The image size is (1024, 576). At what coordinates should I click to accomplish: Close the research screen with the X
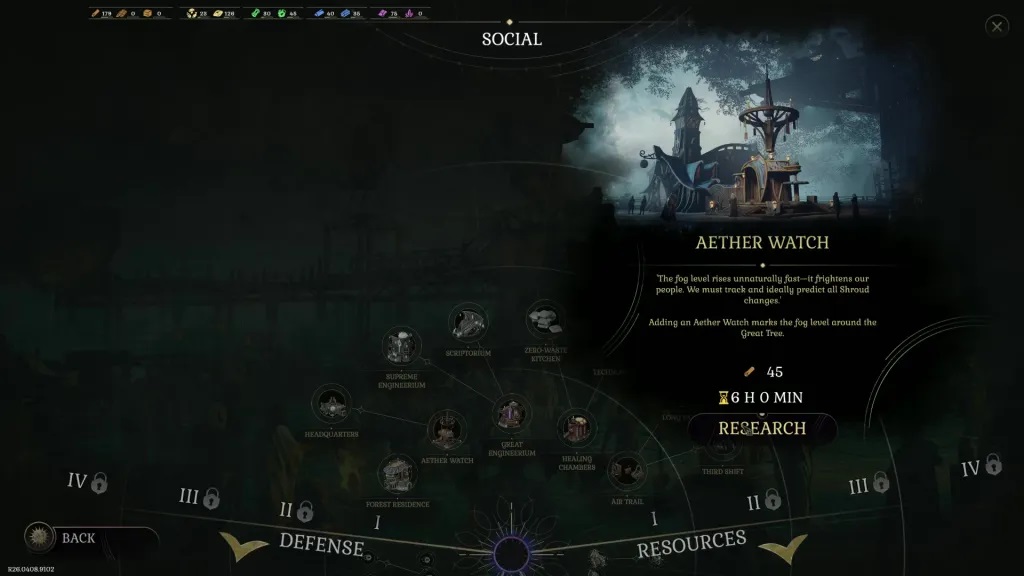(996, 27)
